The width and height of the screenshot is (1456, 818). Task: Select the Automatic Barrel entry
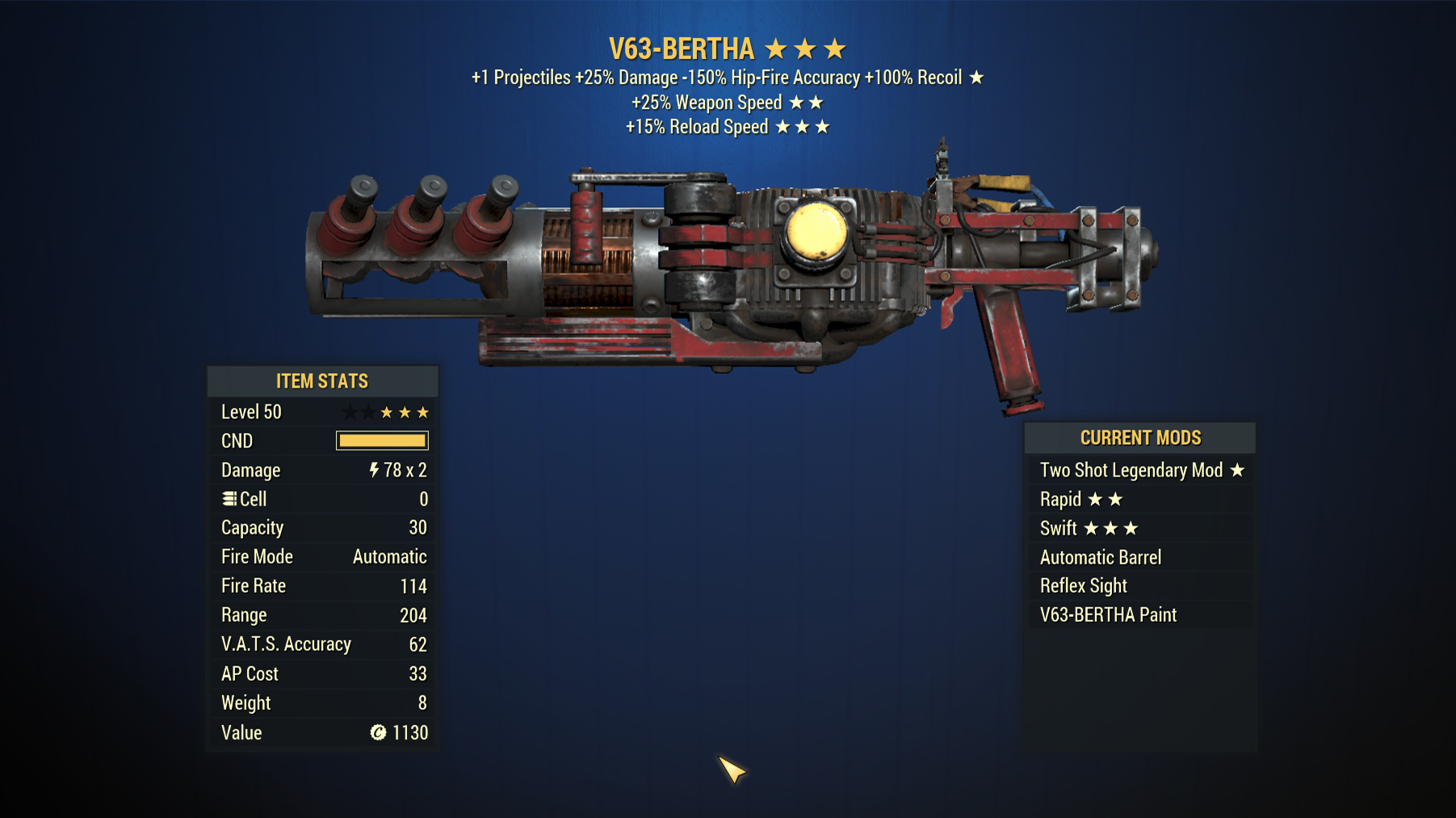click(1100, 557)
